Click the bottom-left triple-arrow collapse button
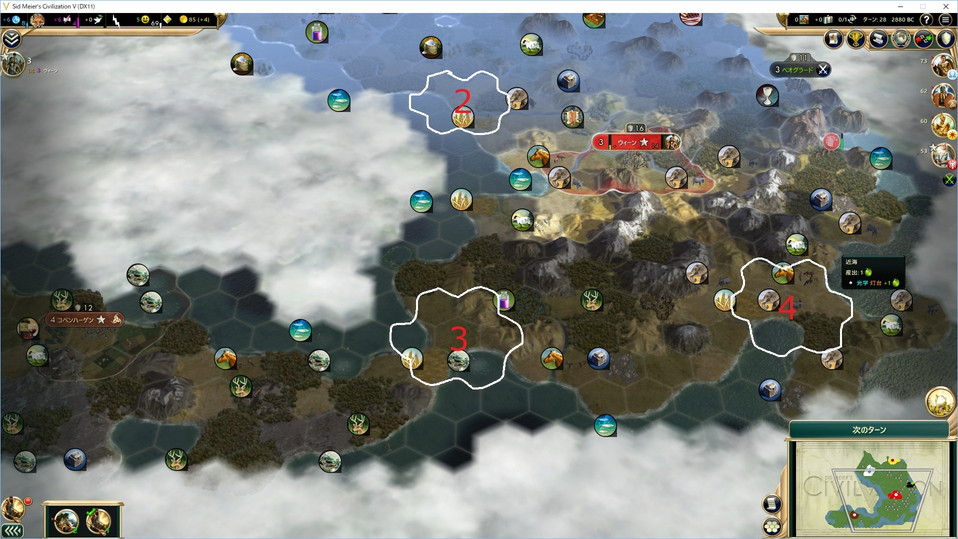 [x=13, y=530]
